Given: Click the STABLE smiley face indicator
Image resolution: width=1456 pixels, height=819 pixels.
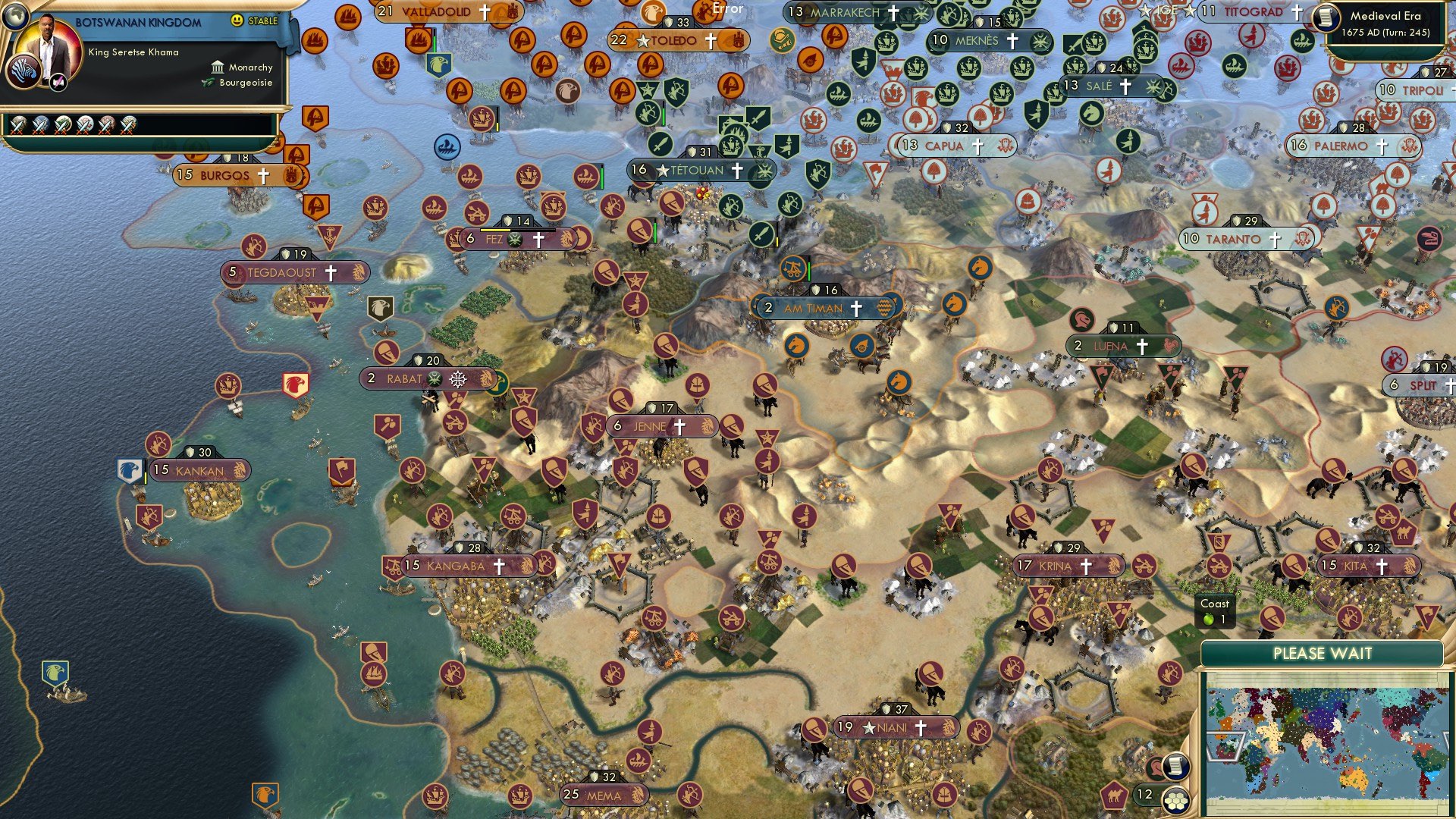Looking at the screenshot, I should (237, 20).
